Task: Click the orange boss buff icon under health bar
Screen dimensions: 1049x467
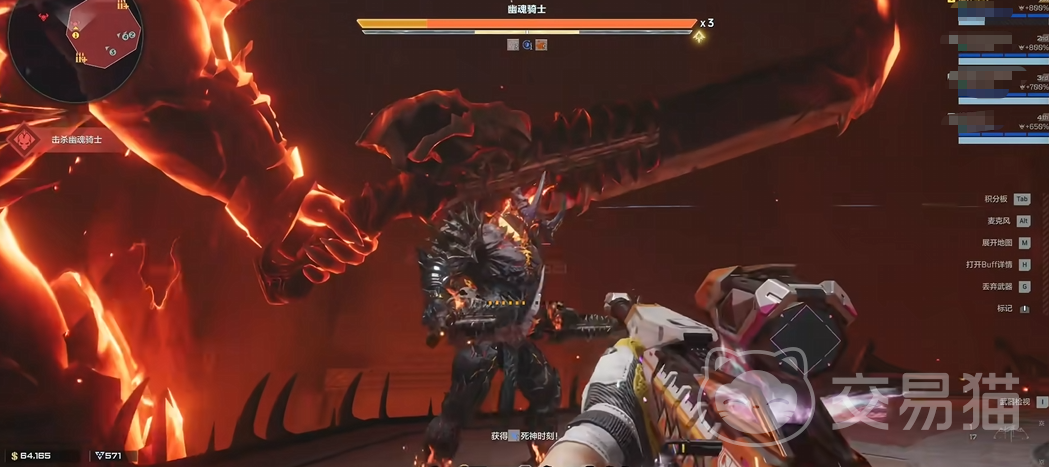Action: click(x=541, y=45)
